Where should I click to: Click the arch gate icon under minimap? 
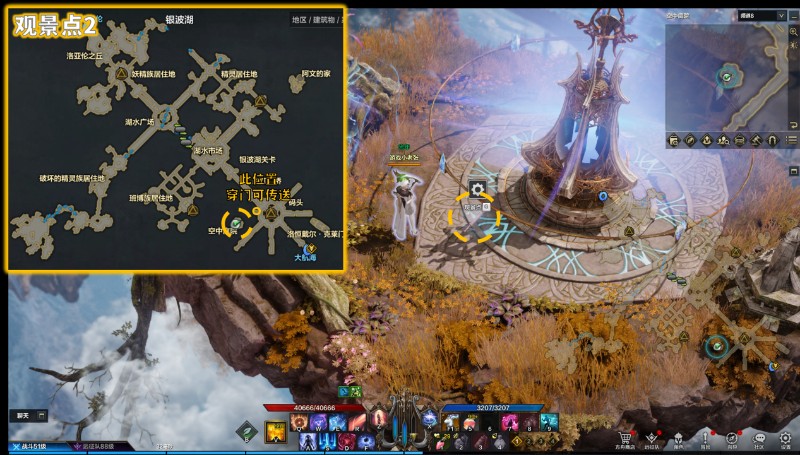(772, 141)
